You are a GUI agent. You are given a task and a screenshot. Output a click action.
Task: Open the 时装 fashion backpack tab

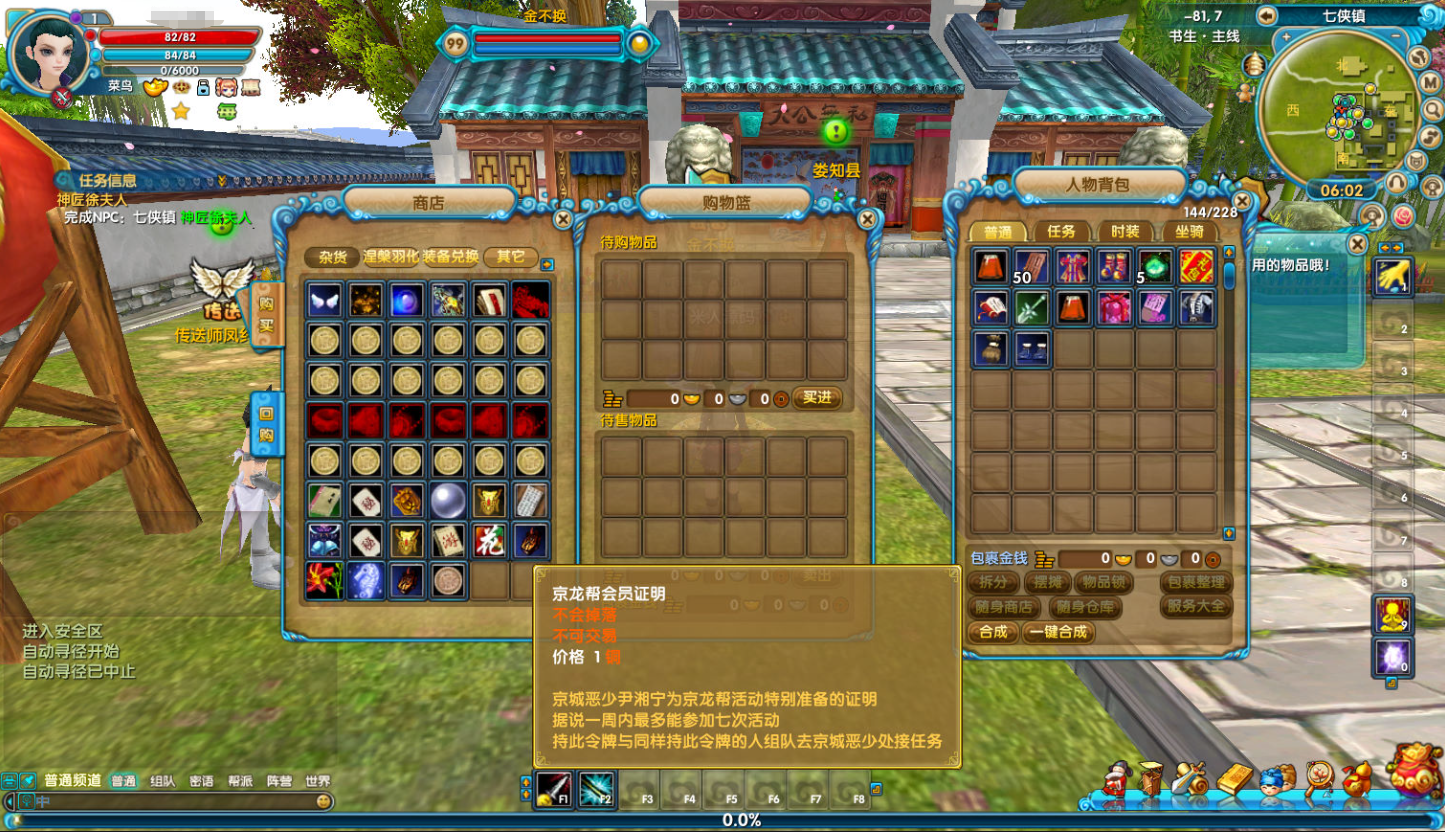[x=1126, y=232]
